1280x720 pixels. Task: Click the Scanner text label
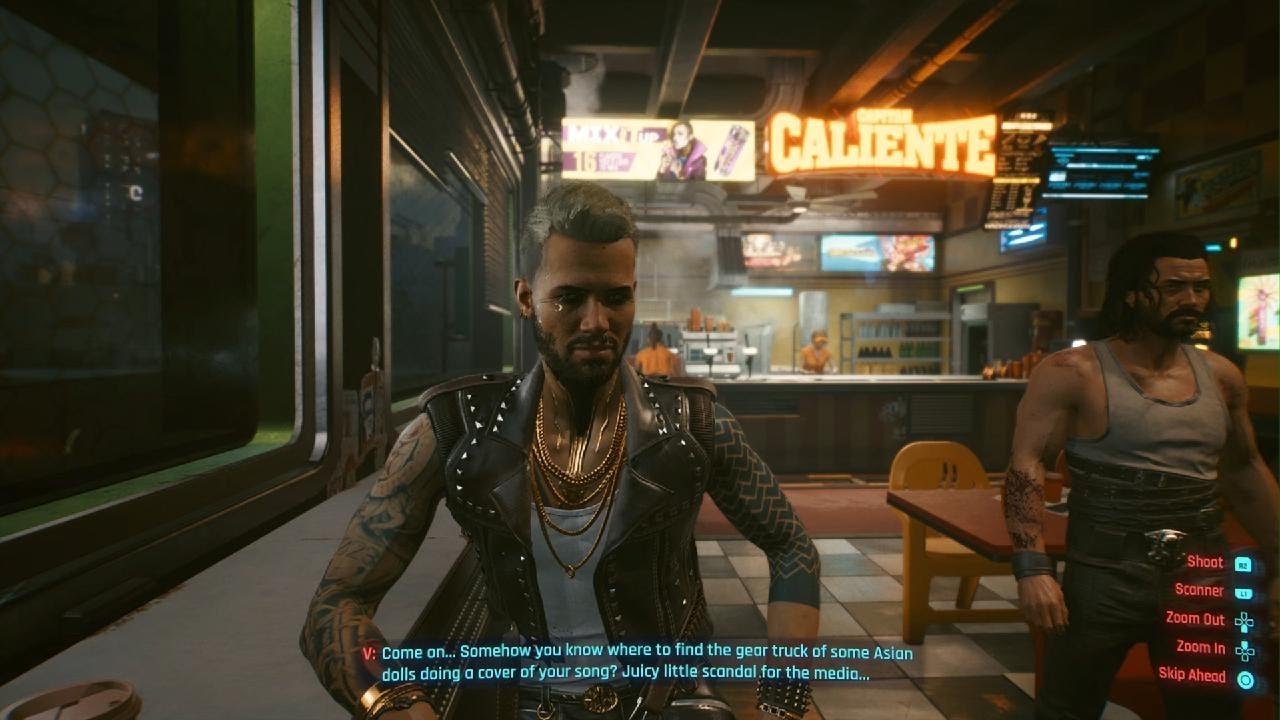pos(1200,589)
